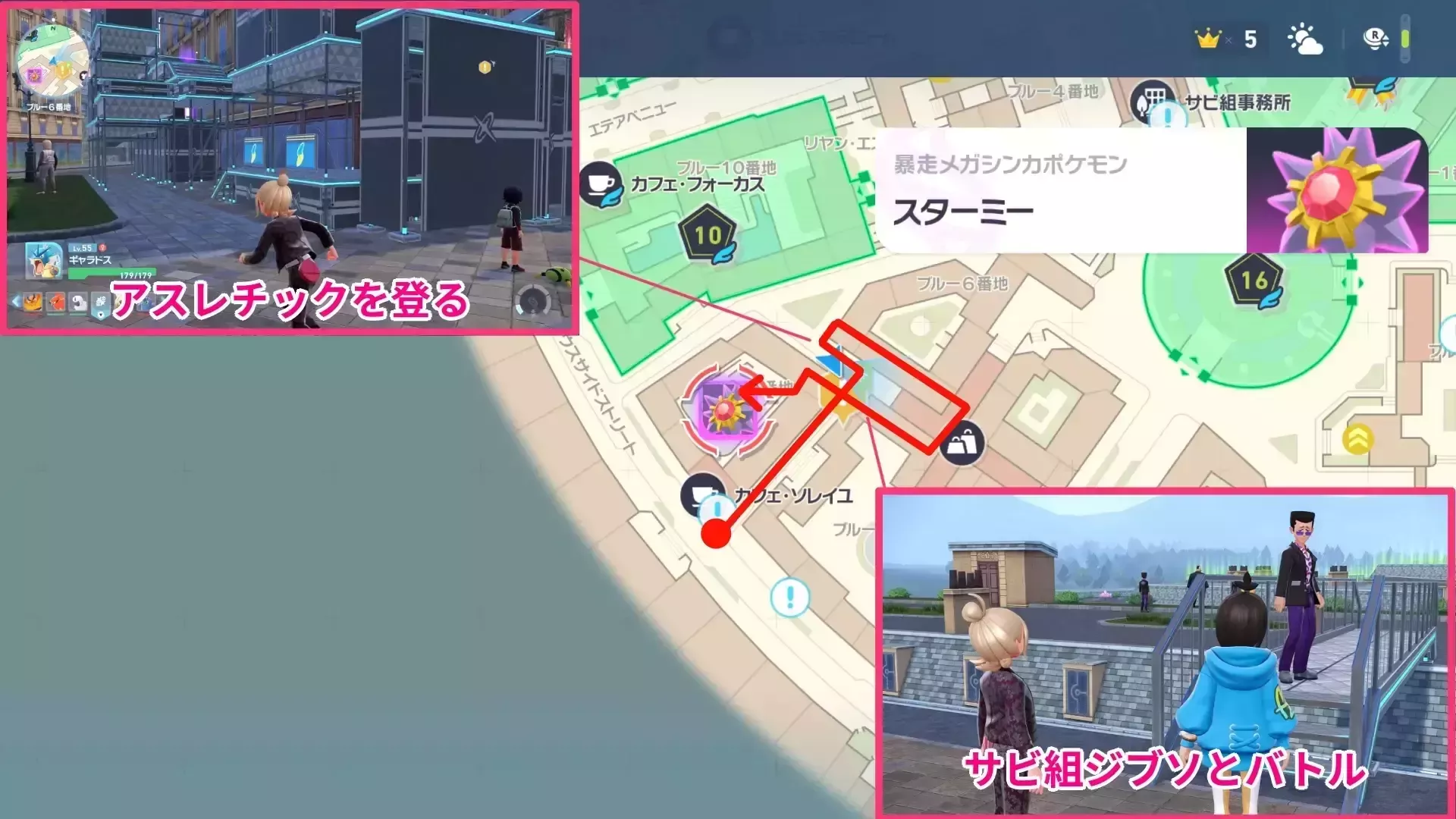Open the level 16 battle badge on the map
Image resolution: width=1456 pixels, height=819 pixels.
1254,280
